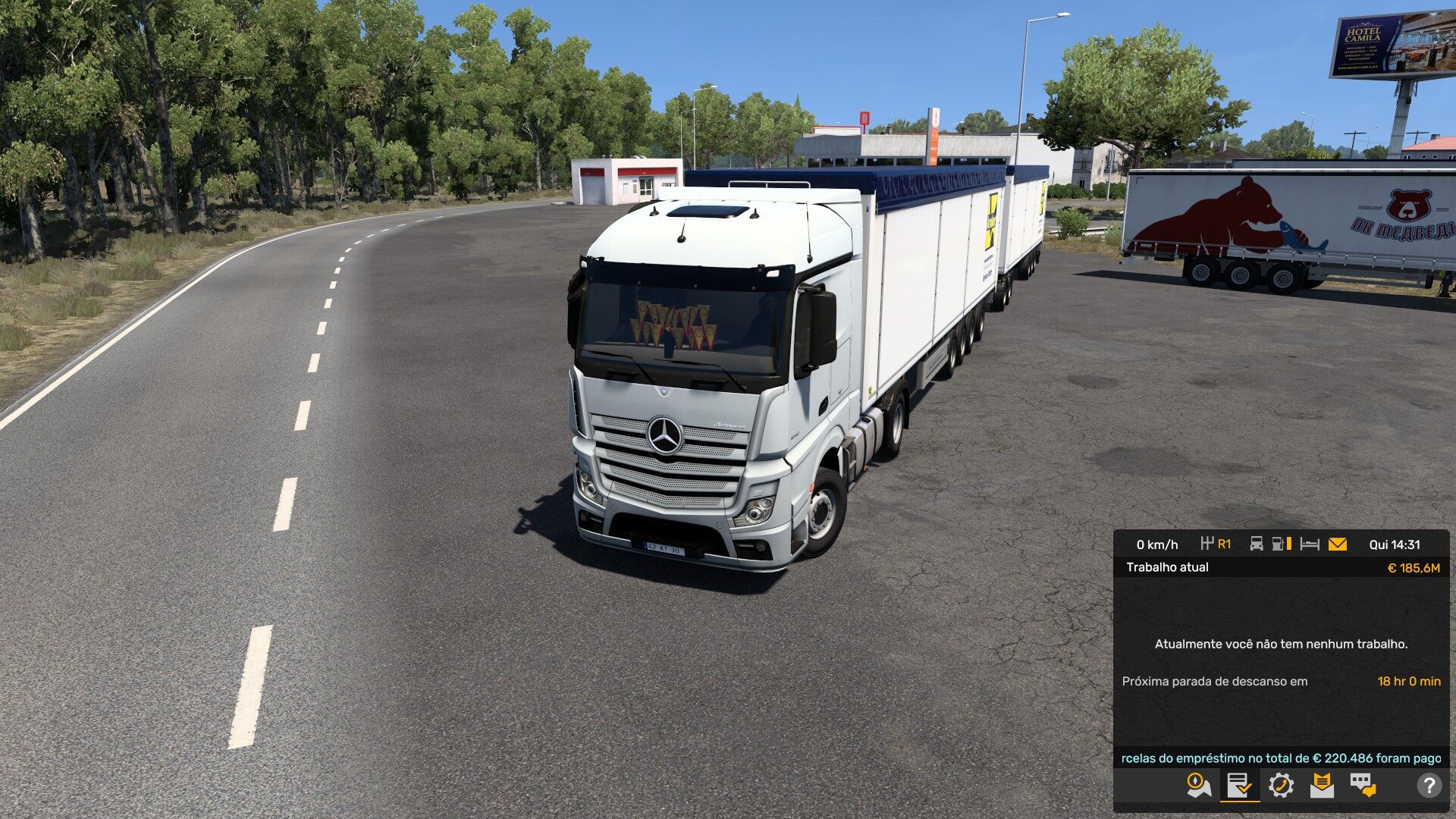Switch to the gear-and-phone assistance tab
1456x819 pixels.
click(x=1281, y=785)
